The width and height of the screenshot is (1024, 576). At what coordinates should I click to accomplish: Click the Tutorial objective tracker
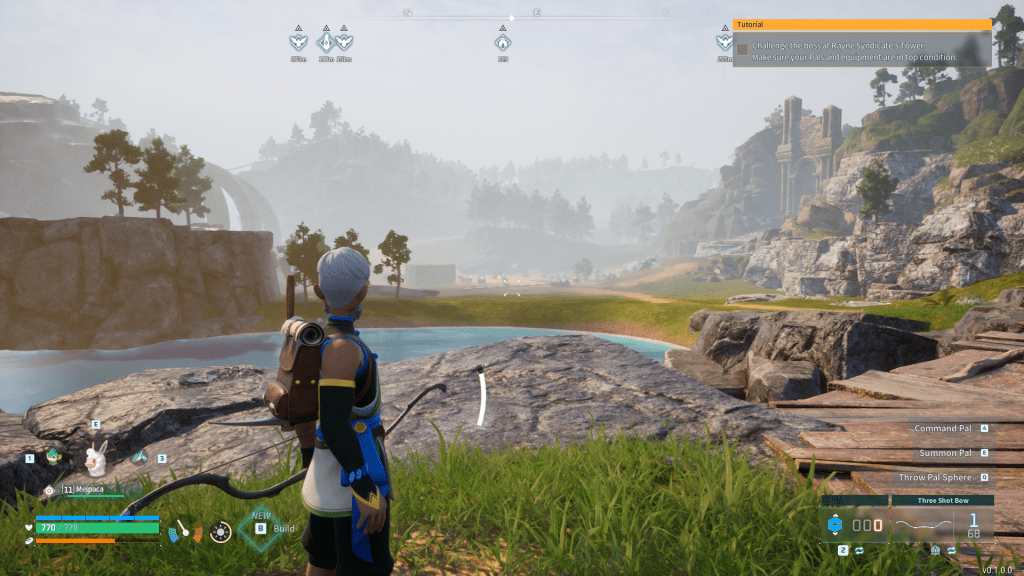coord(862,44)
